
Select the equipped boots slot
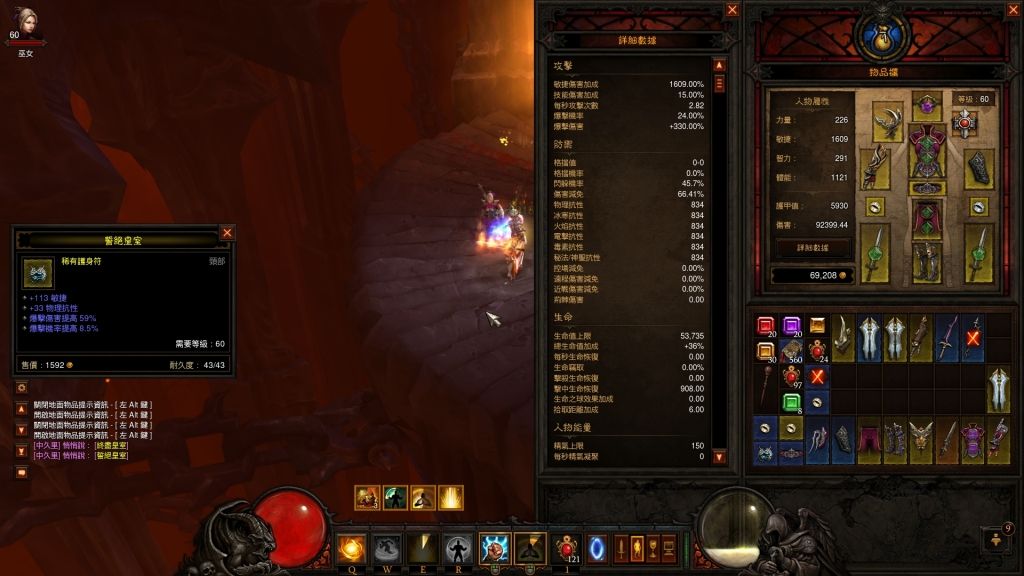927,259
